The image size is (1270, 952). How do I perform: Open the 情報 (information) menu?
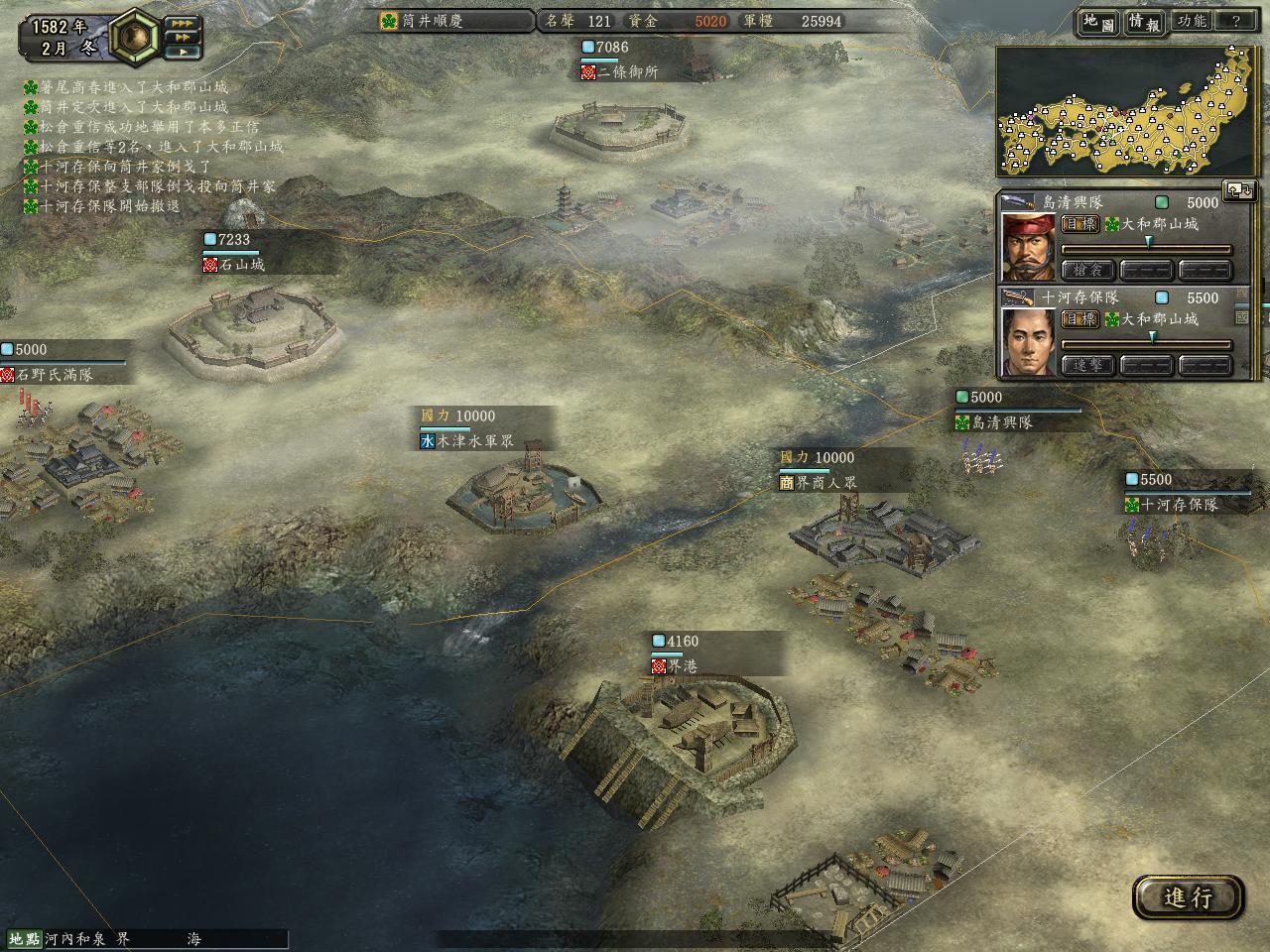pos(1144,22)
